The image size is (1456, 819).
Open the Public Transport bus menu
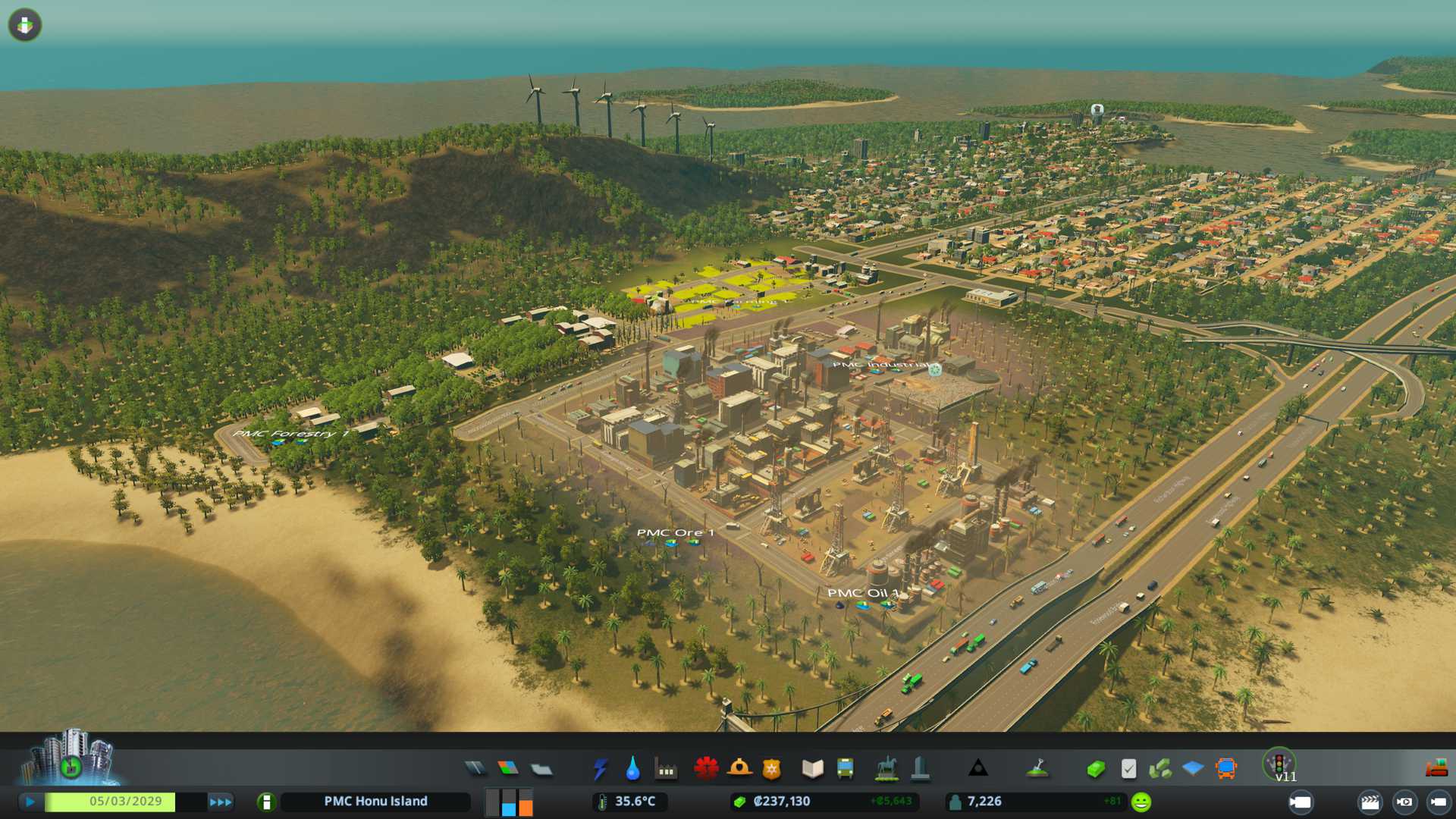point(845,769)
